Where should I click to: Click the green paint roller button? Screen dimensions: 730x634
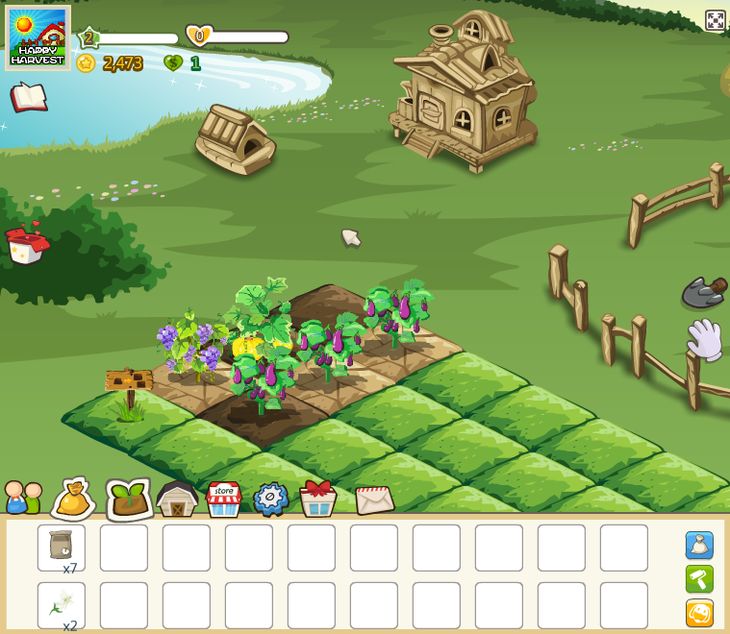click(699, 579)
